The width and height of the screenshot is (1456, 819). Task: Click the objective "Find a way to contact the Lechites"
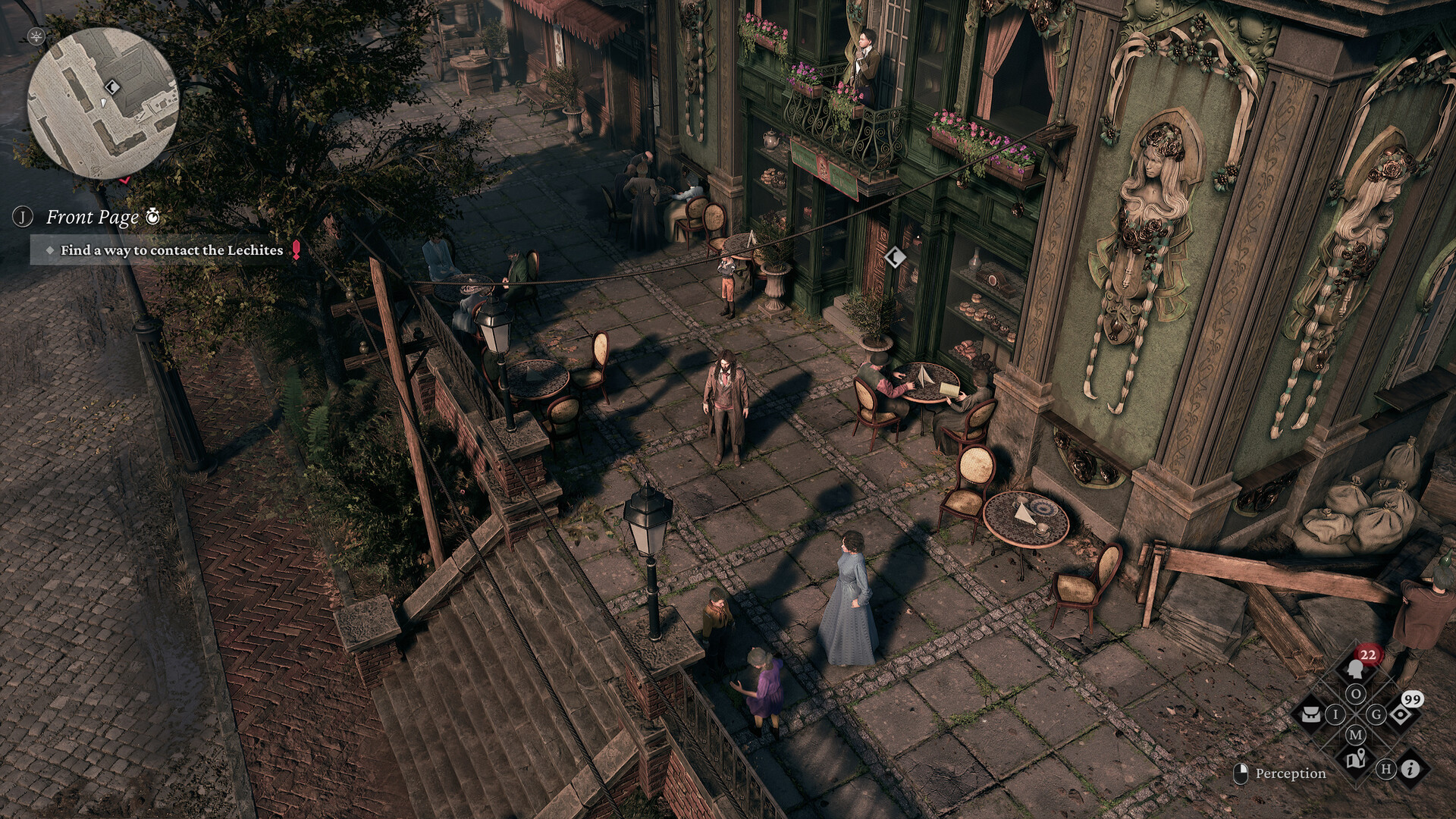pyautogui.click(x=171, y=249)
